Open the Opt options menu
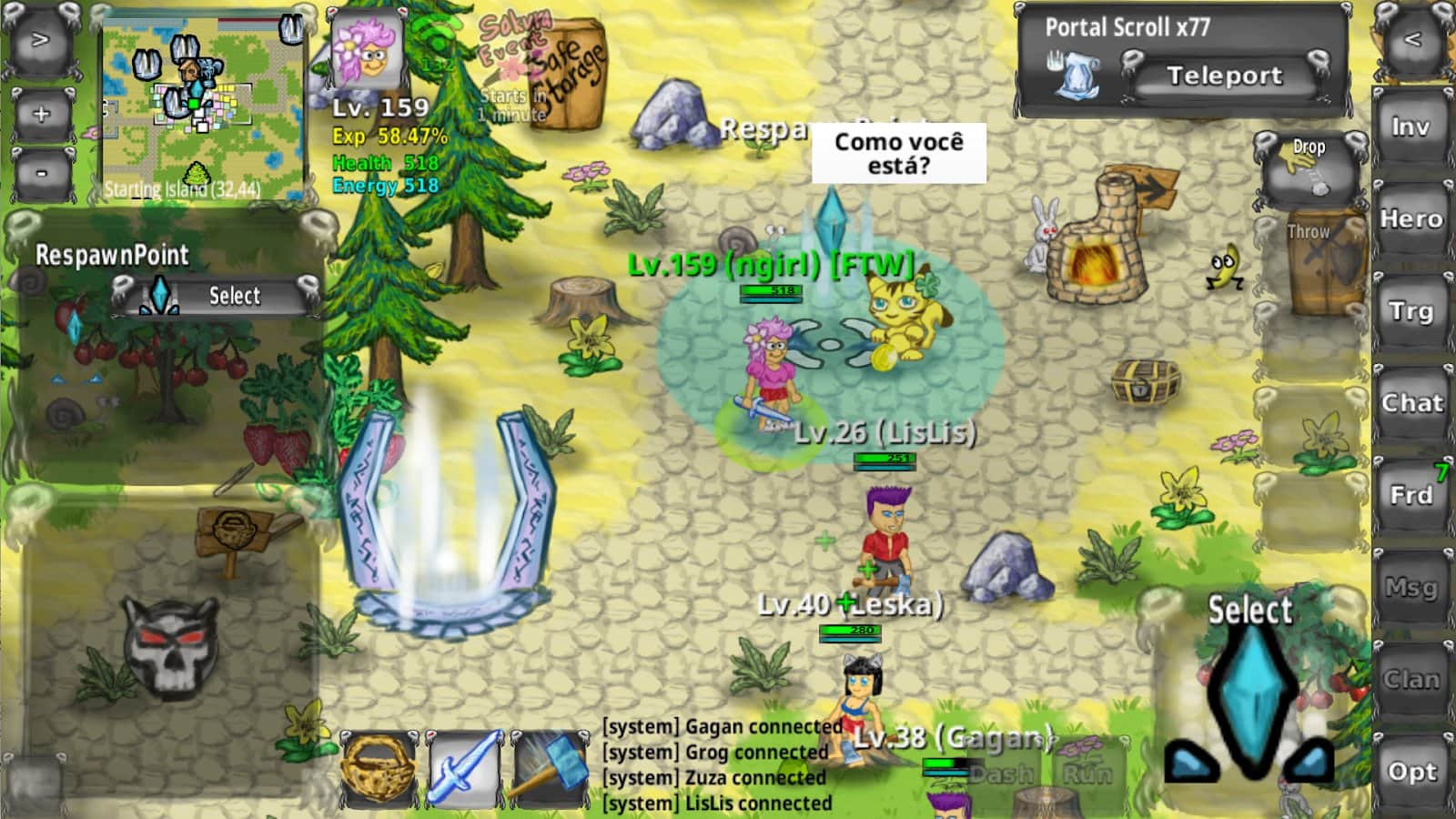Viewport: 1456px width, 819px height. pyautogui.click(x=1411, y=771)
